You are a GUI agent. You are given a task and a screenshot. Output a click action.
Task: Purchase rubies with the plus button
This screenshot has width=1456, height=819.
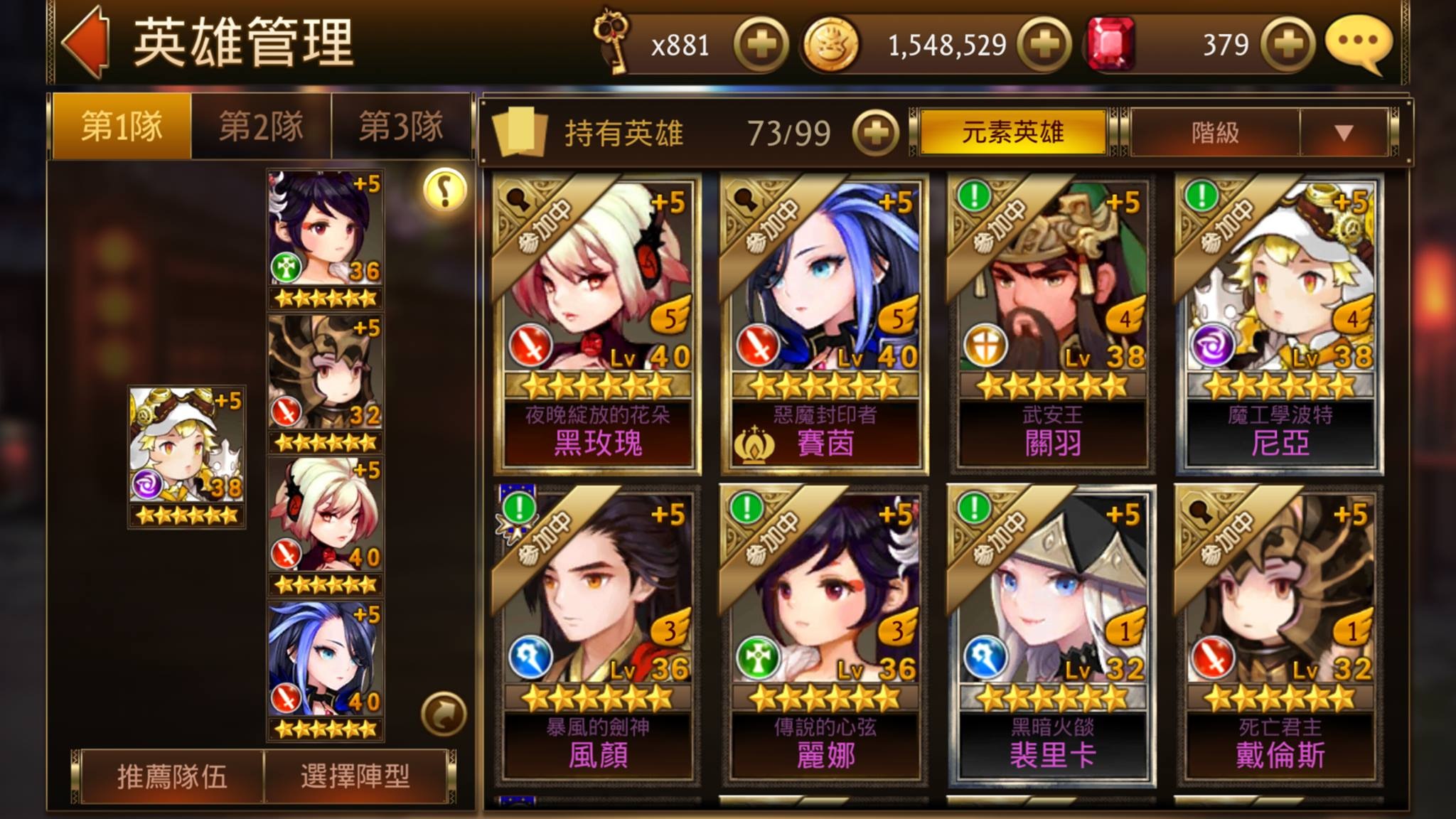(1288, 45)
